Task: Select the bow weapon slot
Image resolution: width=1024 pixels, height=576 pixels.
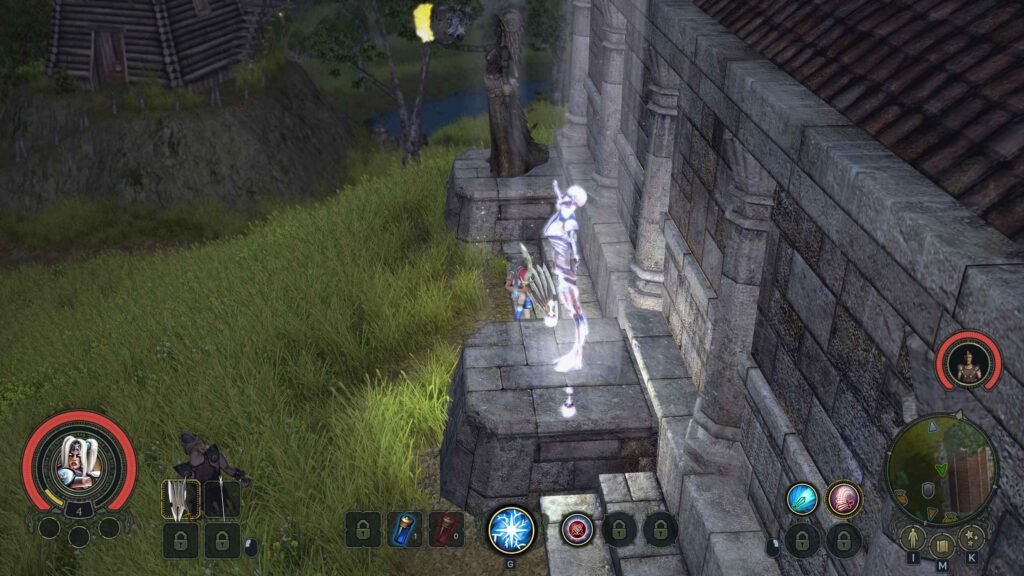Action: pyautogui.click(x=221, y=499)
